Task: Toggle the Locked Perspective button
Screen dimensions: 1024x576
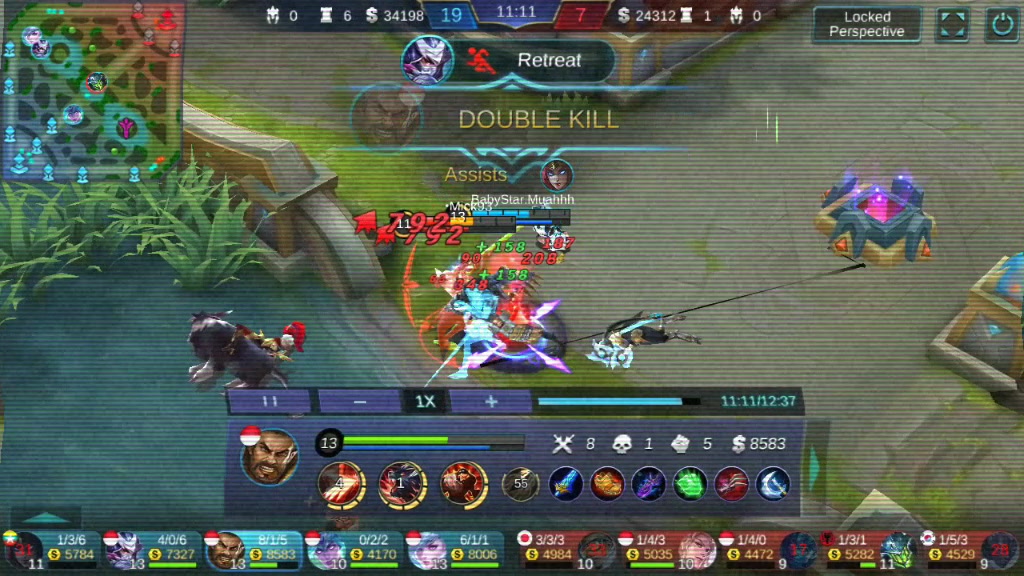Action: [x=866, y=24]
